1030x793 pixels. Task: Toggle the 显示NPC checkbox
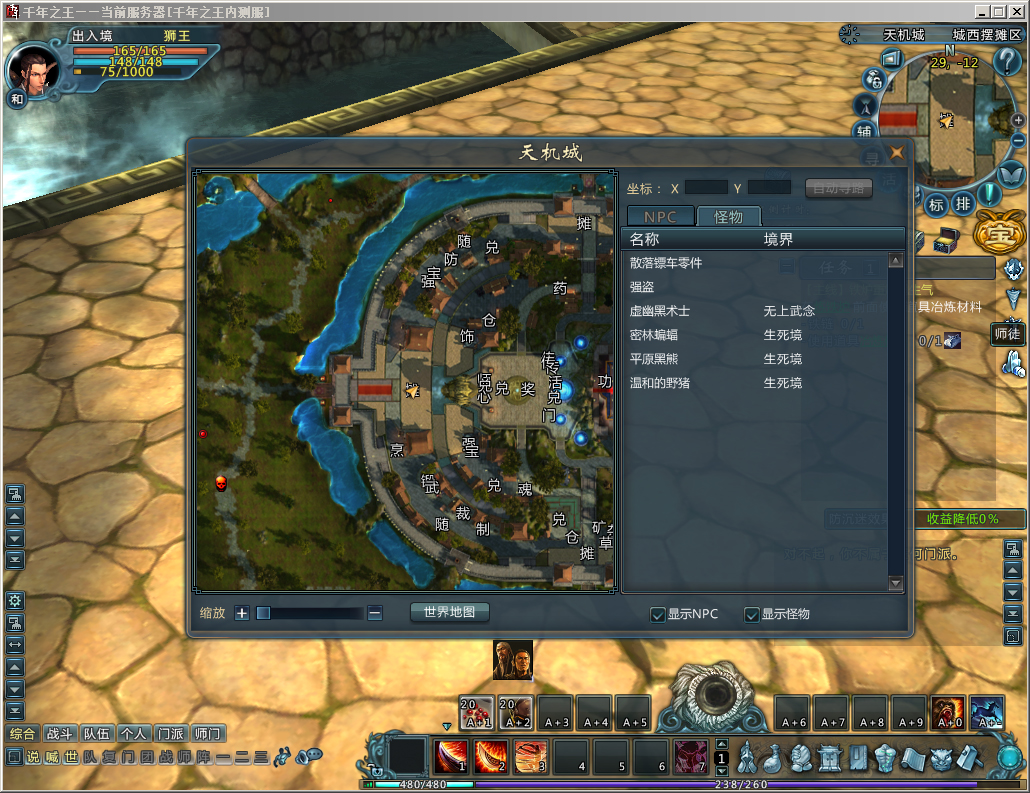658,615
